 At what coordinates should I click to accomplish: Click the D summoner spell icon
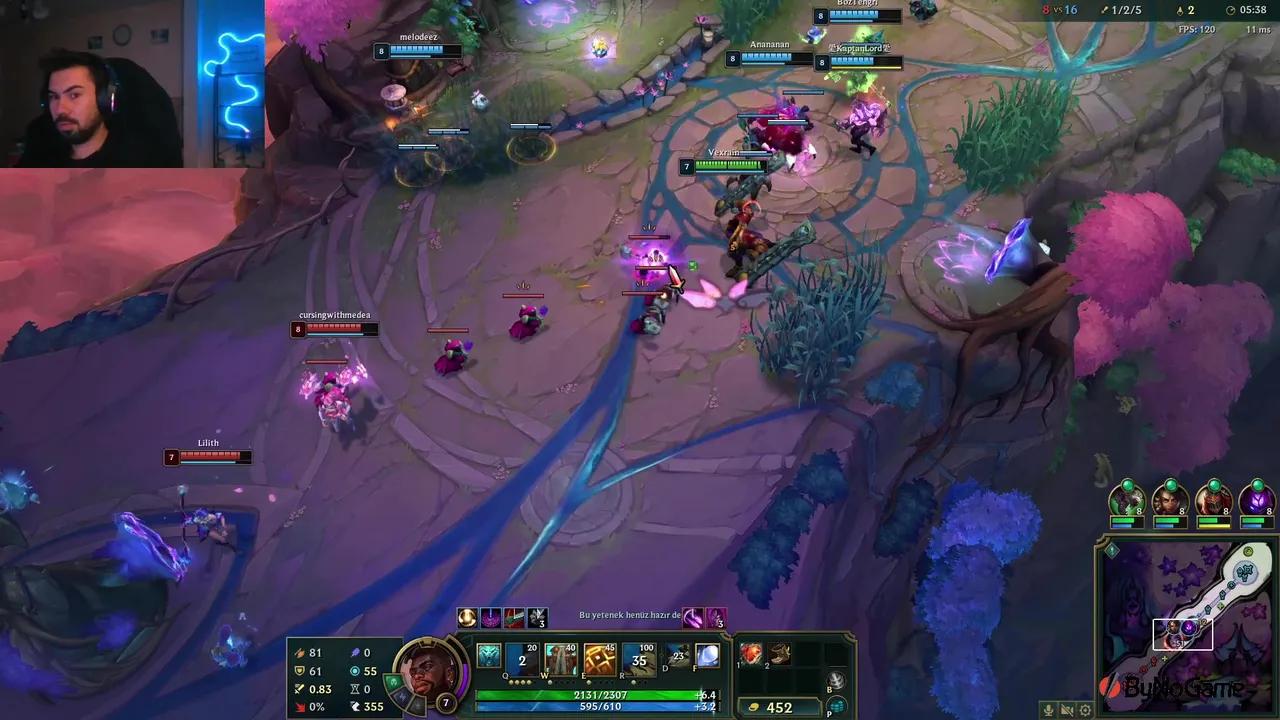tap(676, 657)
